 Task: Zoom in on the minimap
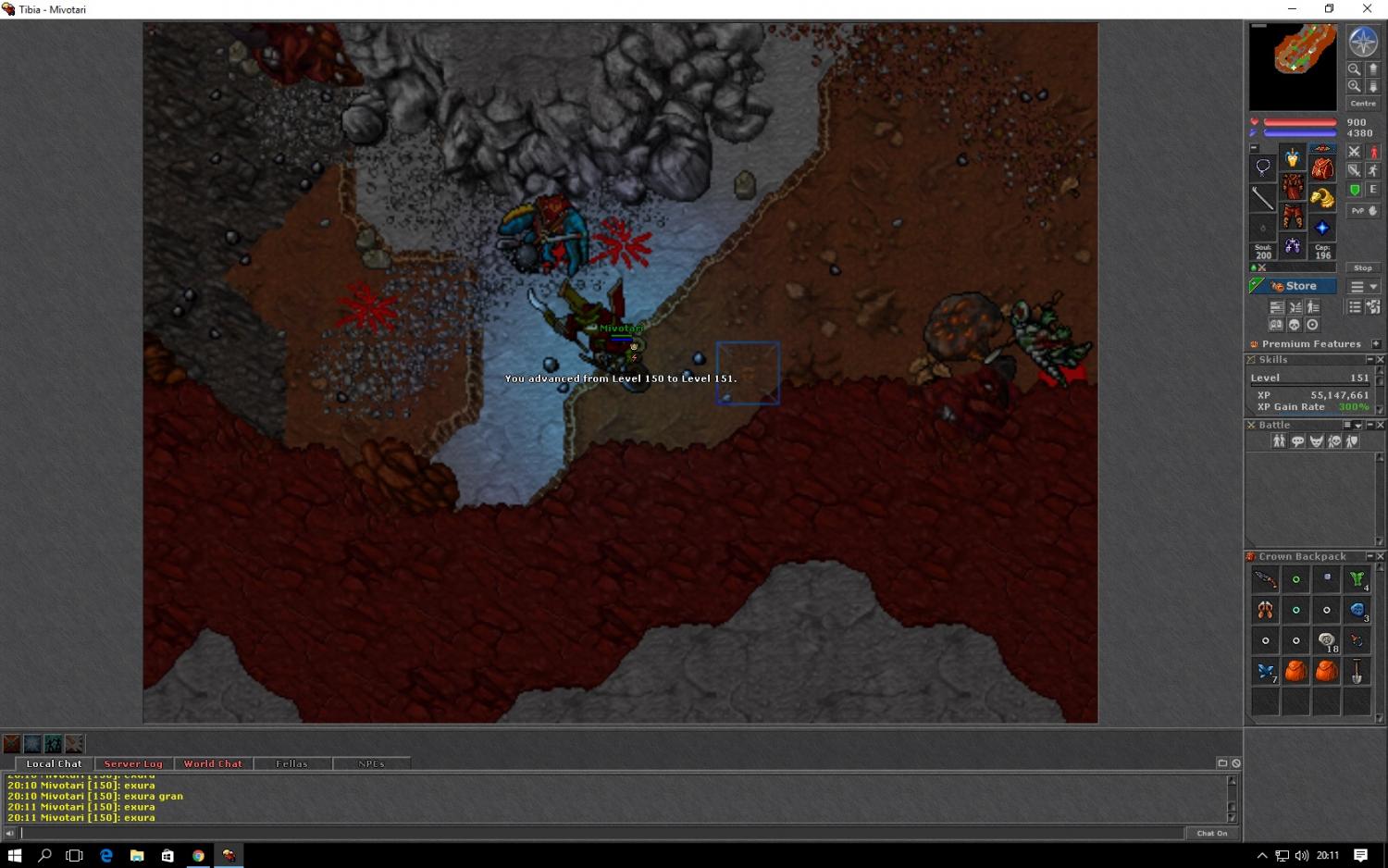pos(1354,86)
